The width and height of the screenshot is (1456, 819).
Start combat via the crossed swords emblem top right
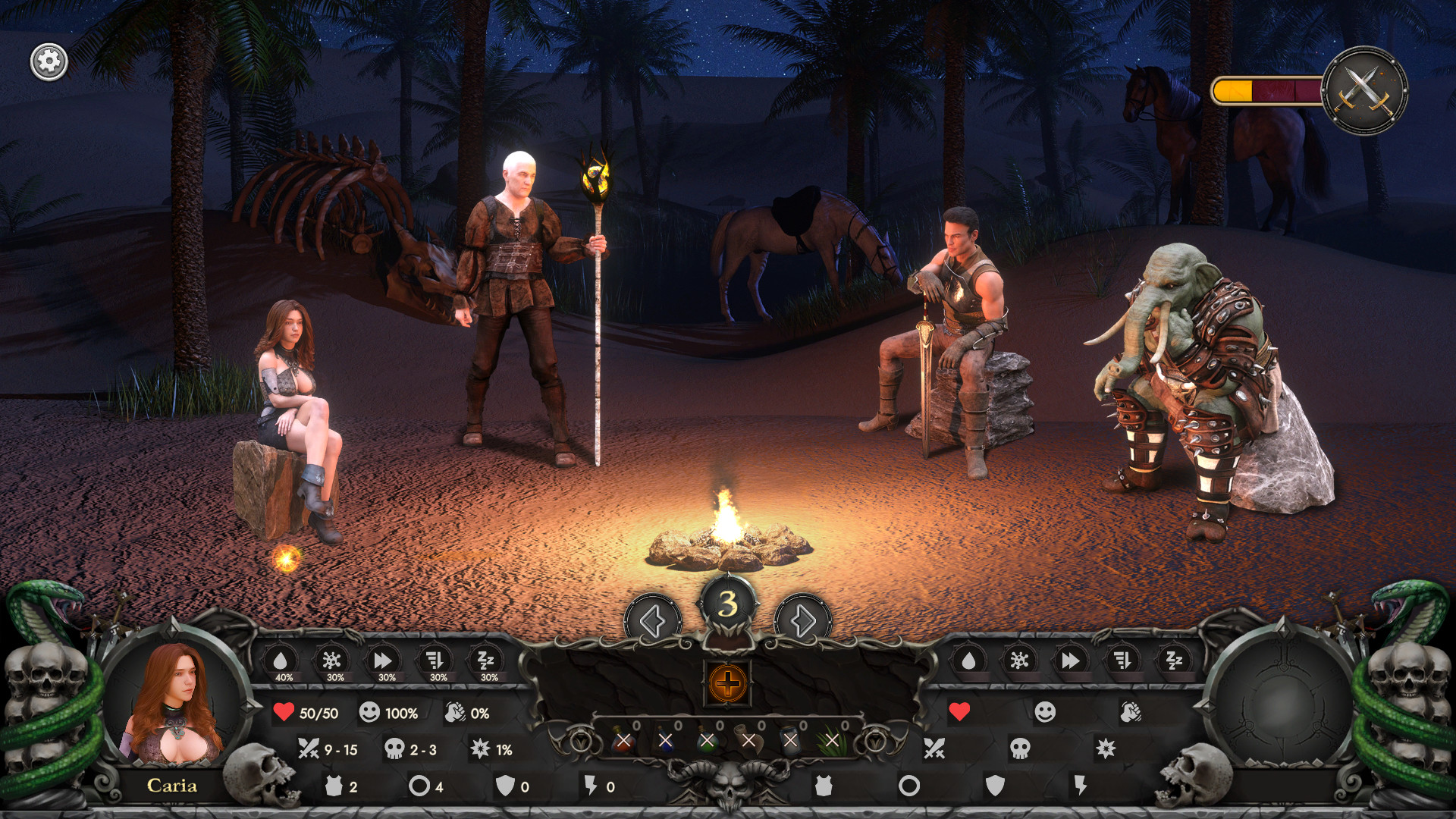pos(1367,89)
